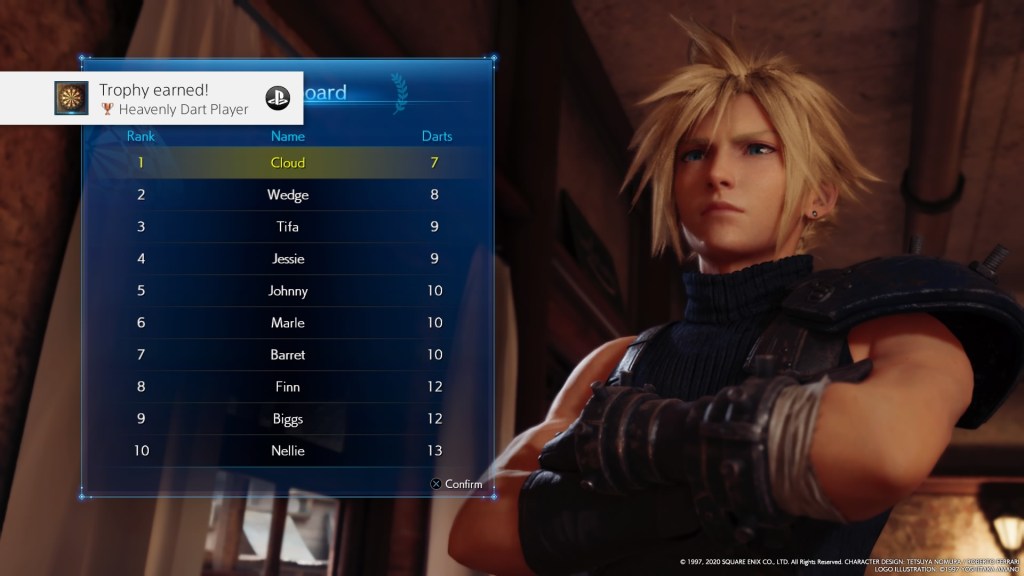Image resolution: width=1024 pixels, height=576 pixels.
Task: Highlight the Jessie leaderboard row
Action: [x=288, y=259]
